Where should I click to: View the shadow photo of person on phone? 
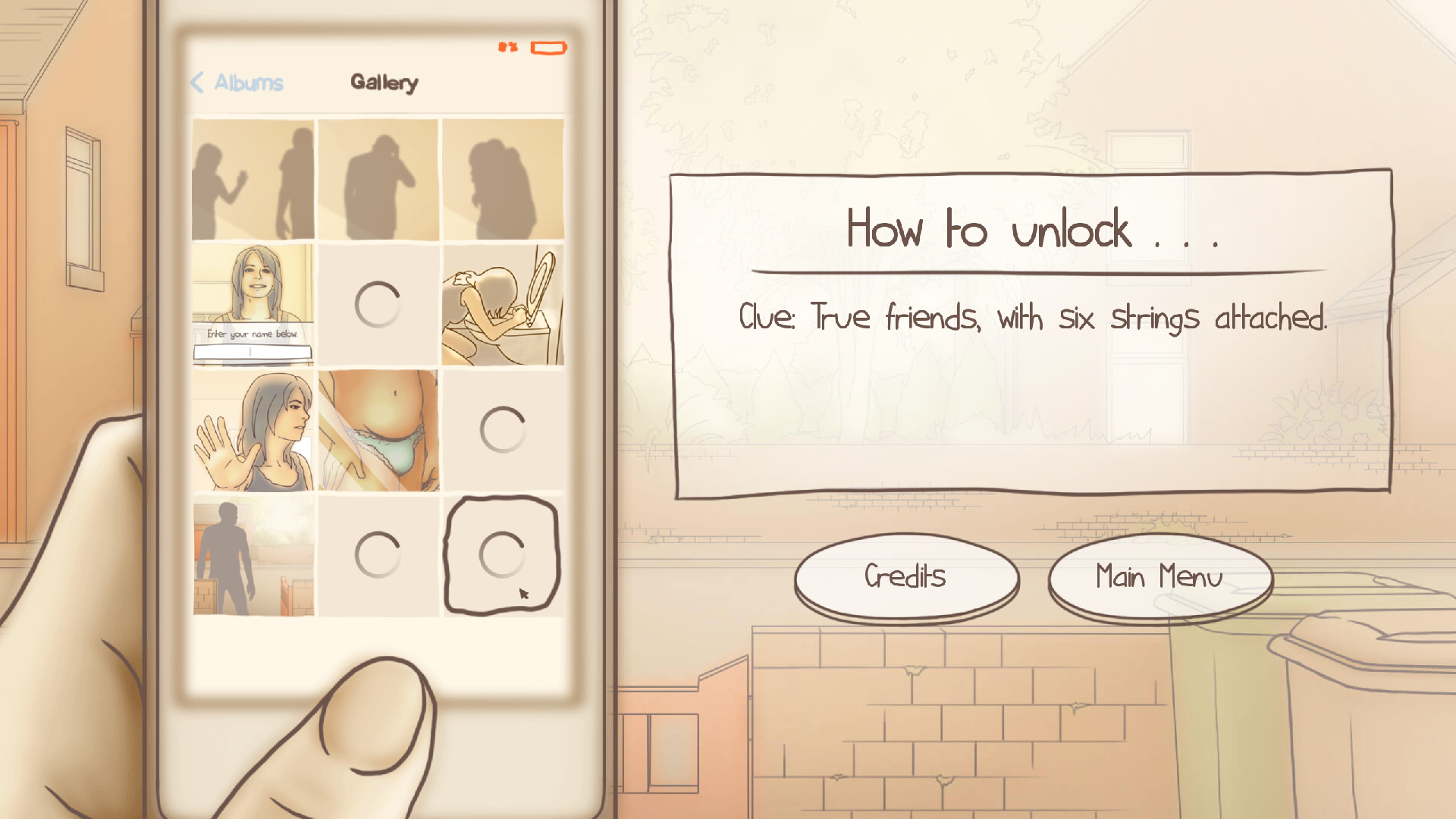pos(379,176)
